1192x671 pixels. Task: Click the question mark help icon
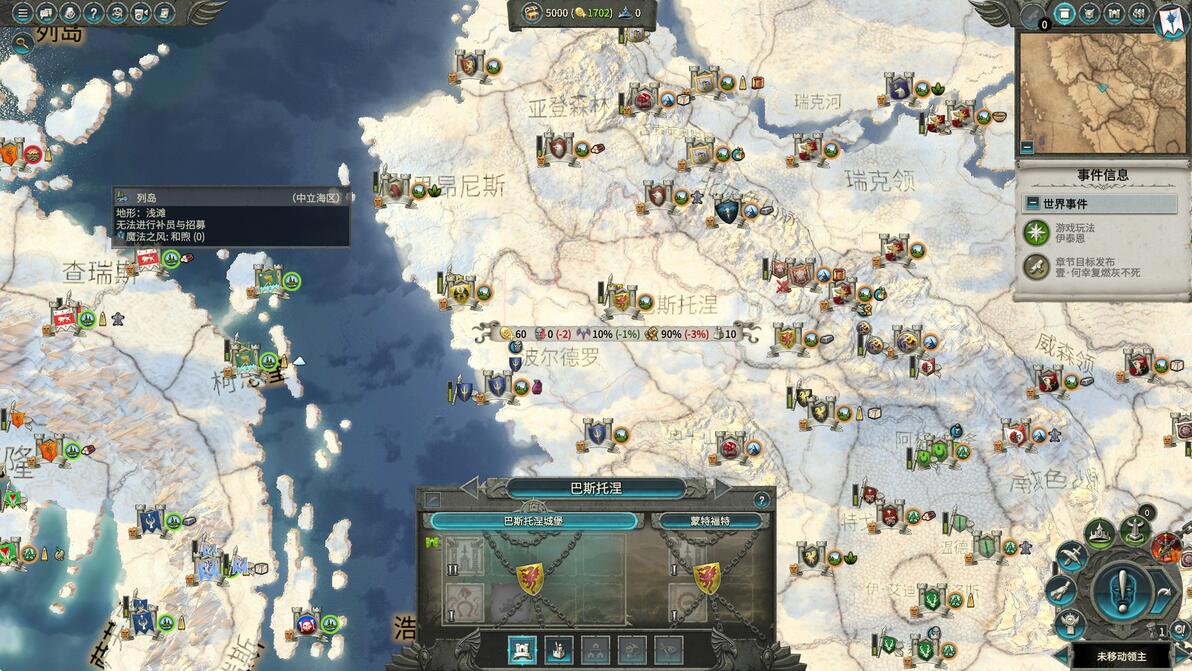click(94, 13)
